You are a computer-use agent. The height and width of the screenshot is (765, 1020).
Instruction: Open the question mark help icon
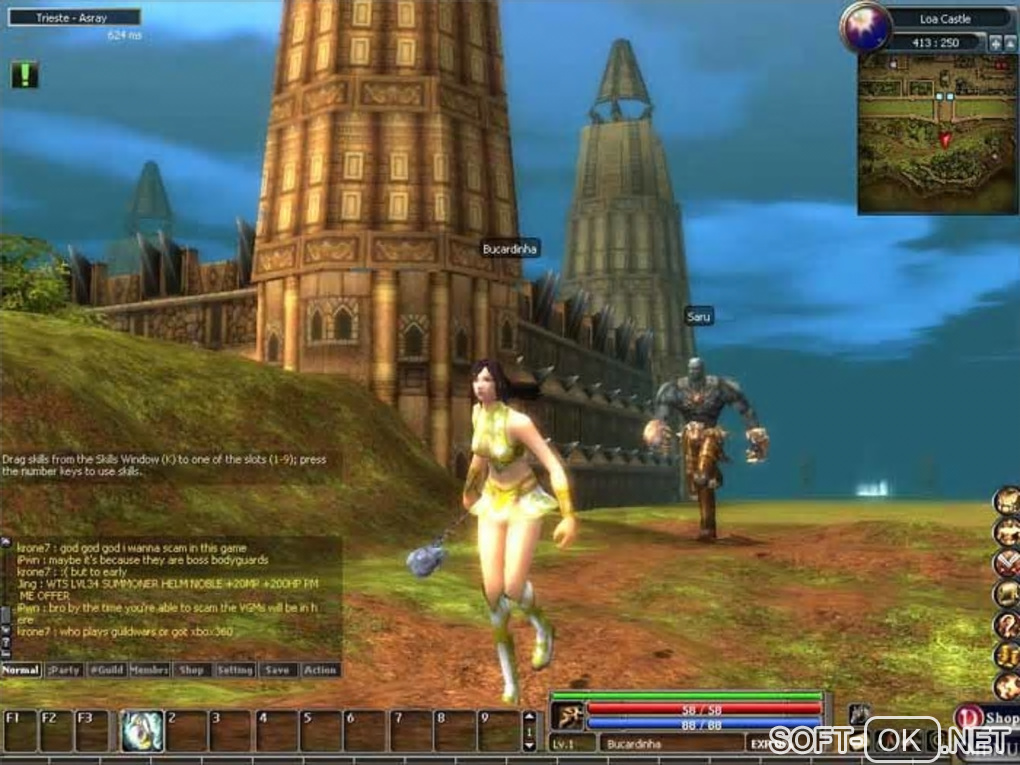click(1006, 626)
